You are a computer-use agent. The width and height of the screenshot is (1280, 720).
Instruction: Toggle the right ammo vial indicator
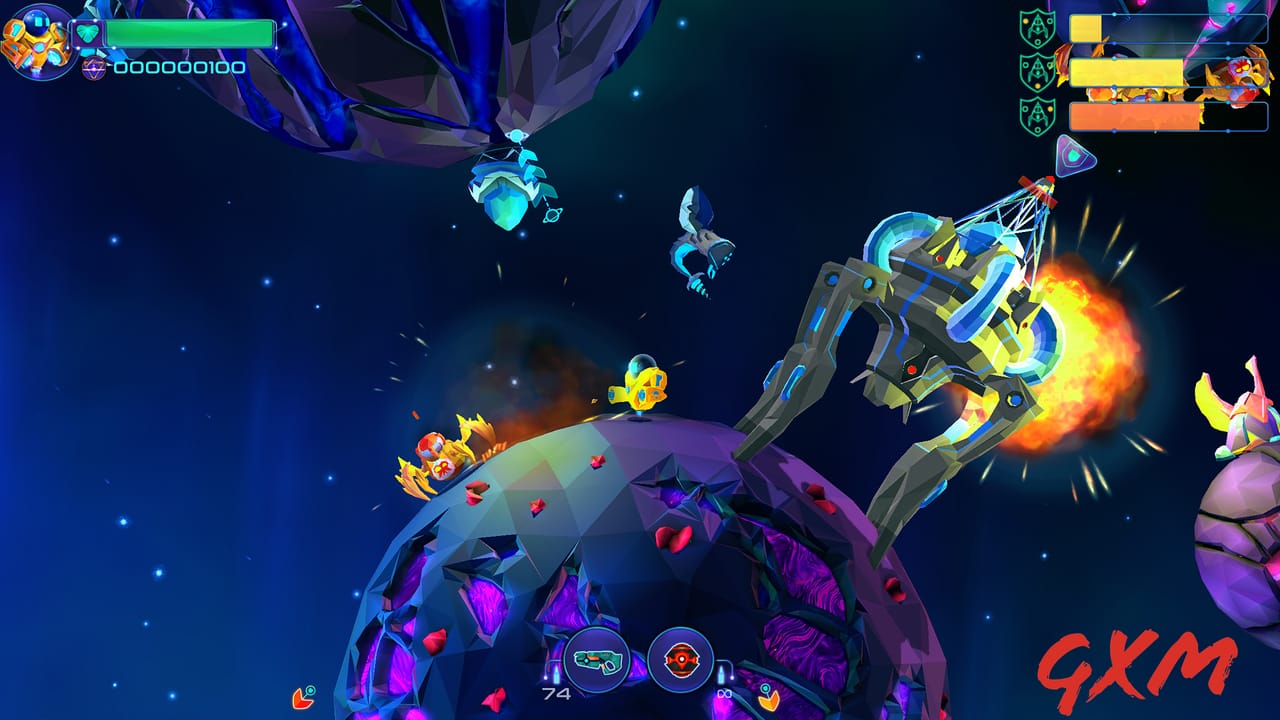tap(723, 674)
